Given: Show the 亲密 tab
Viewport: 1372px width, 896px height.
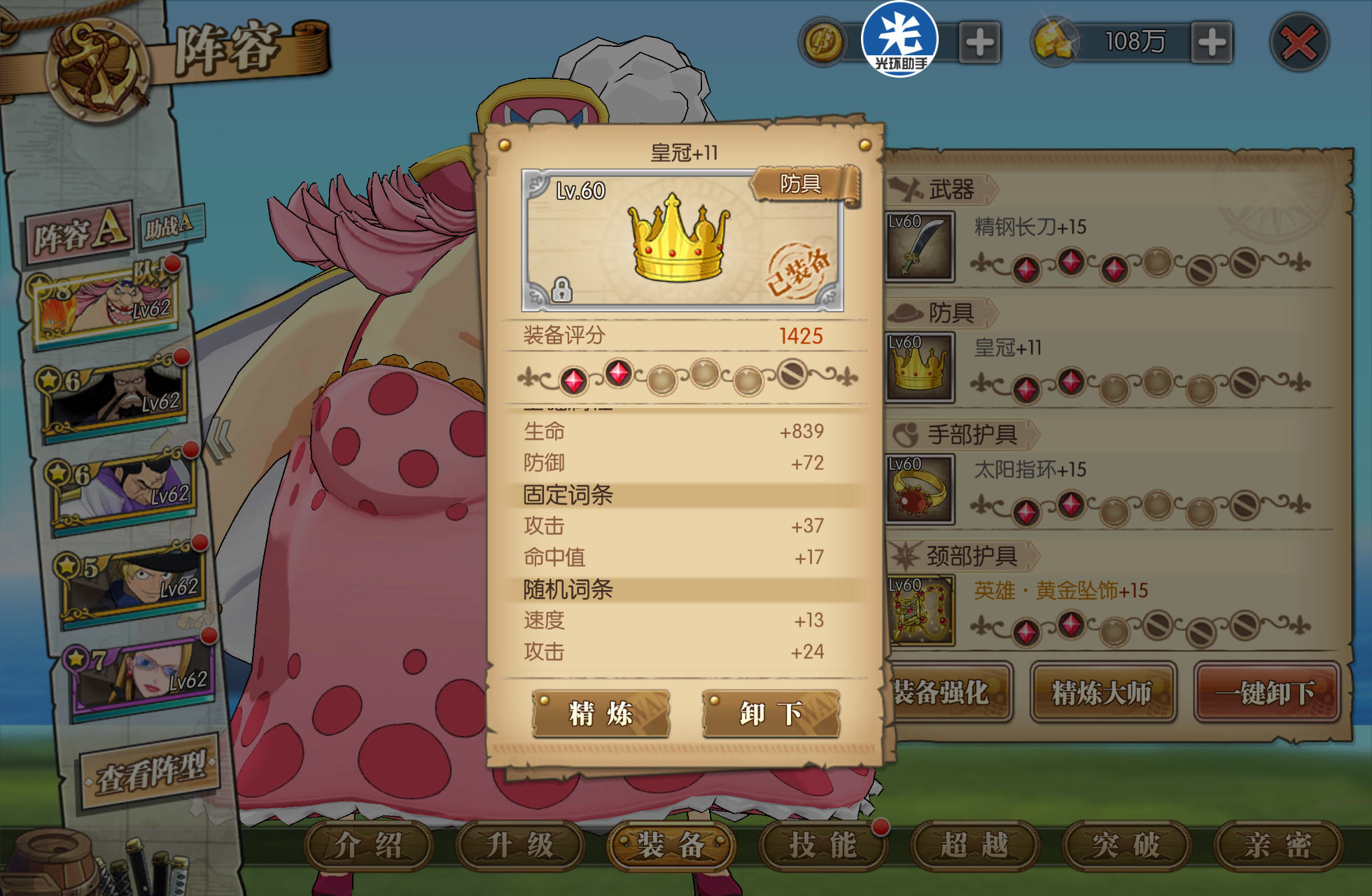Looking at the screenshot, I should (1277, 845).
